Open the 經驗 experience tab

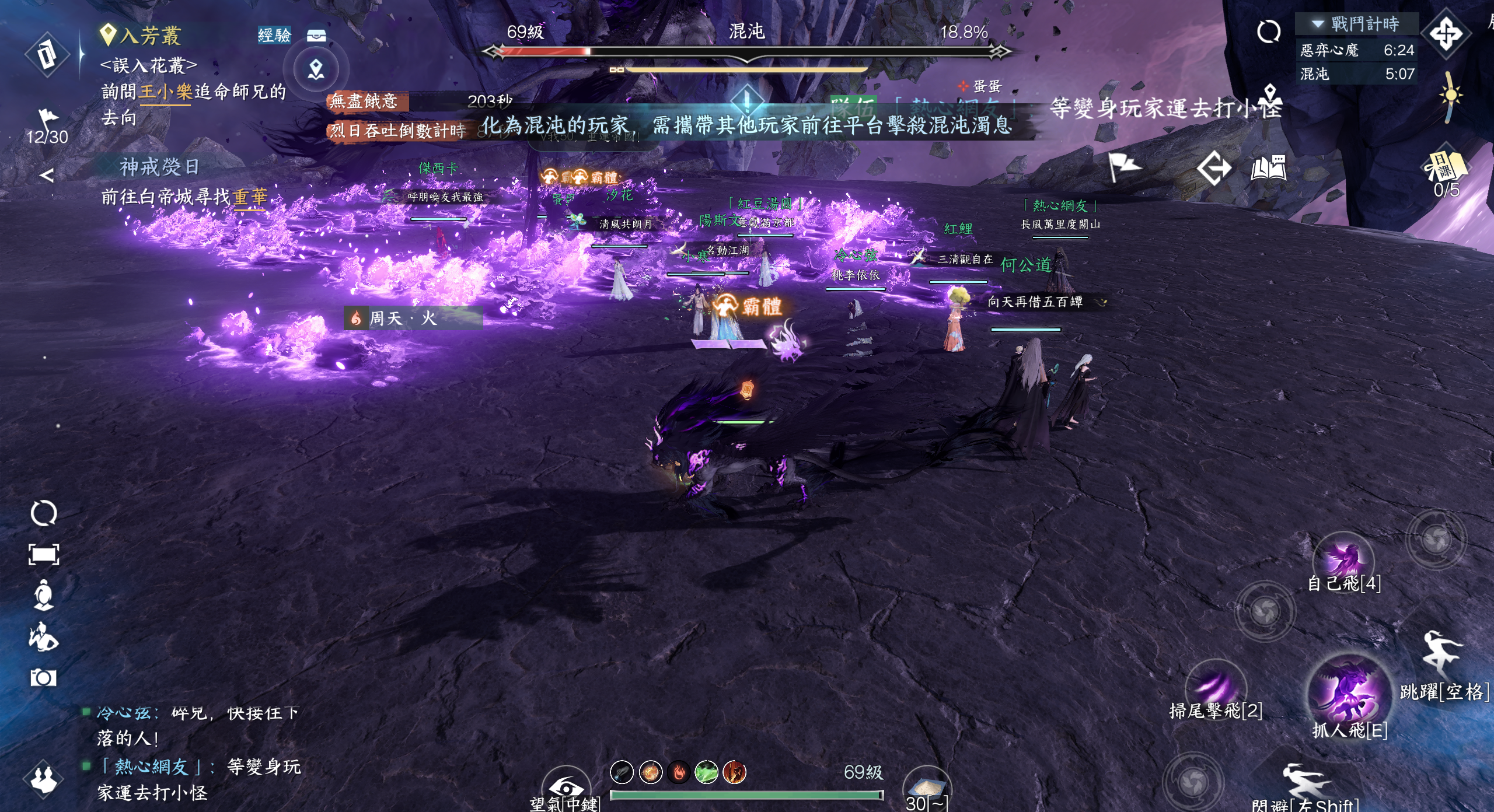pyautogui.click(x=274, y=35)
